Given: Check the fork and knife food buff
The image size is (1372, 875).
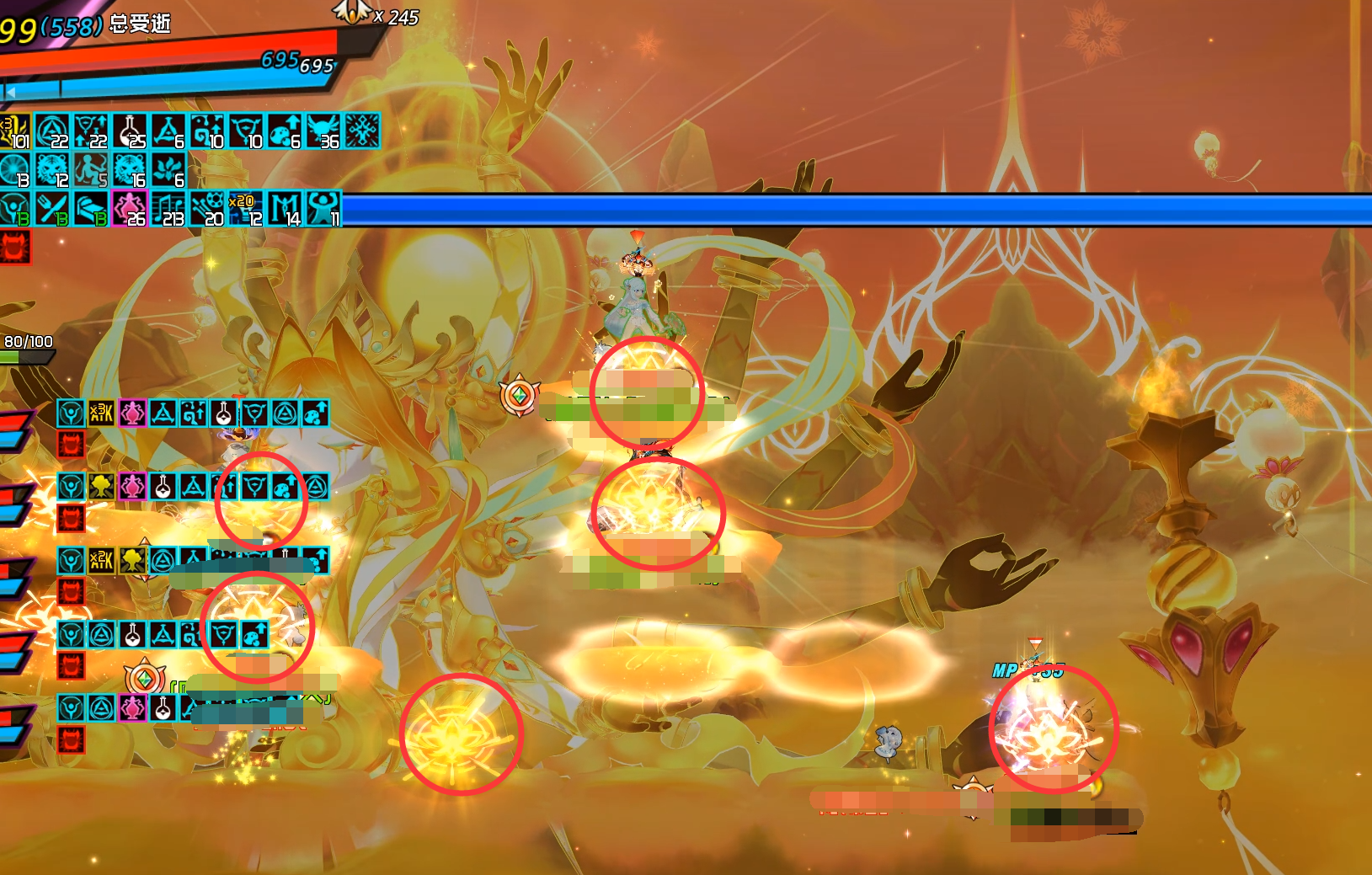Looking at the screenshot, I should pos(52,209).
